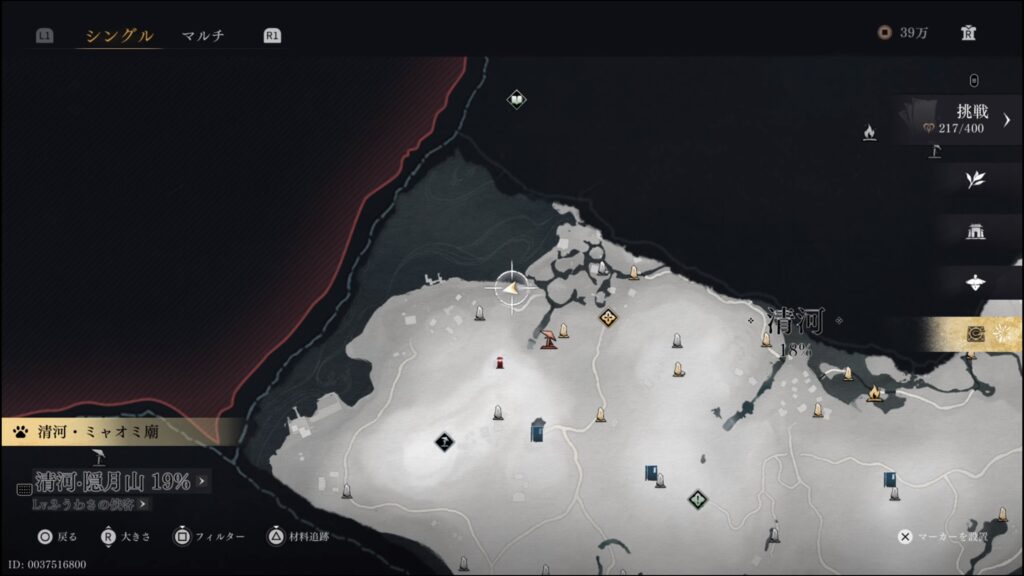Screen dimensions: 1024x576
Task: Switch to the シングル tab
Action: [x=119, y=36]
